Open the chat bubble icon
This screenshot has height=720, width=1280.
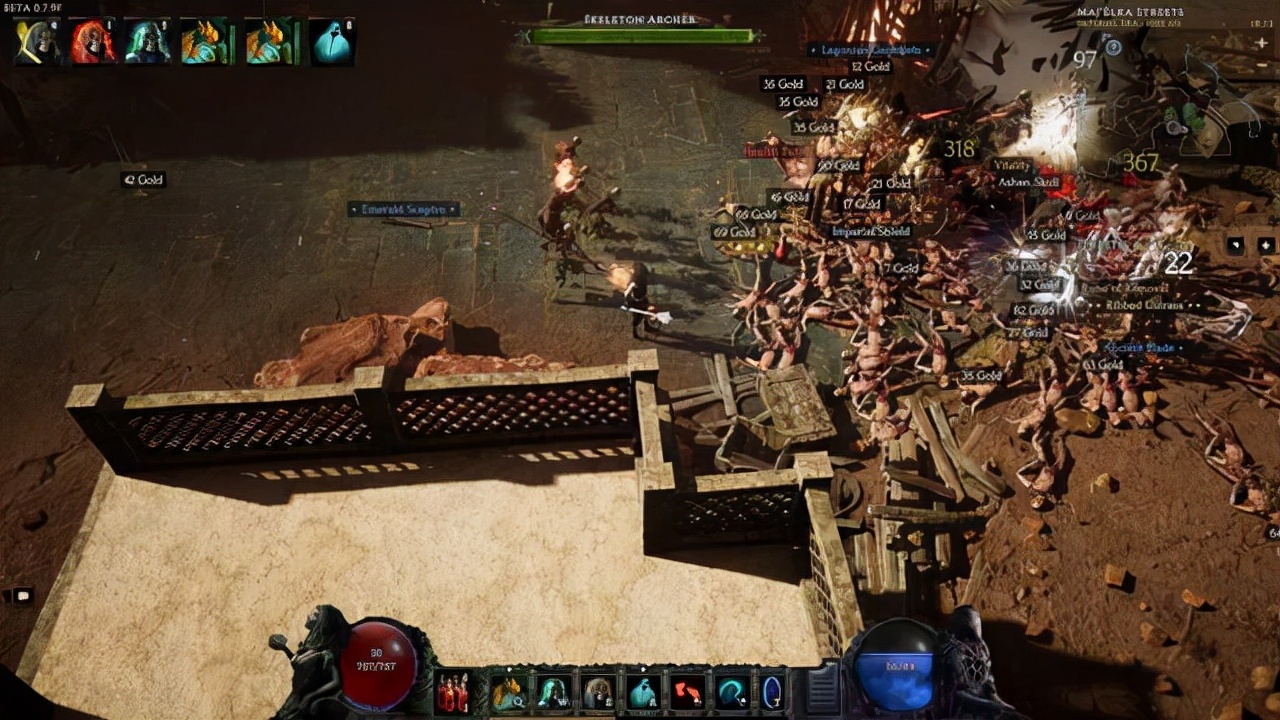coord(20,595)
